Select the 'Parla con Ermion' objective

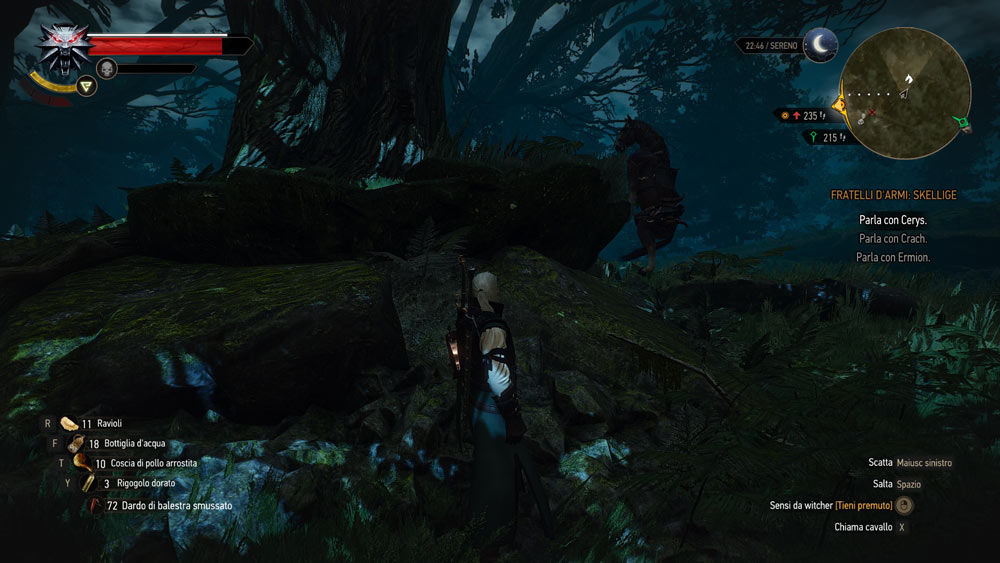(x=893, y=258)
